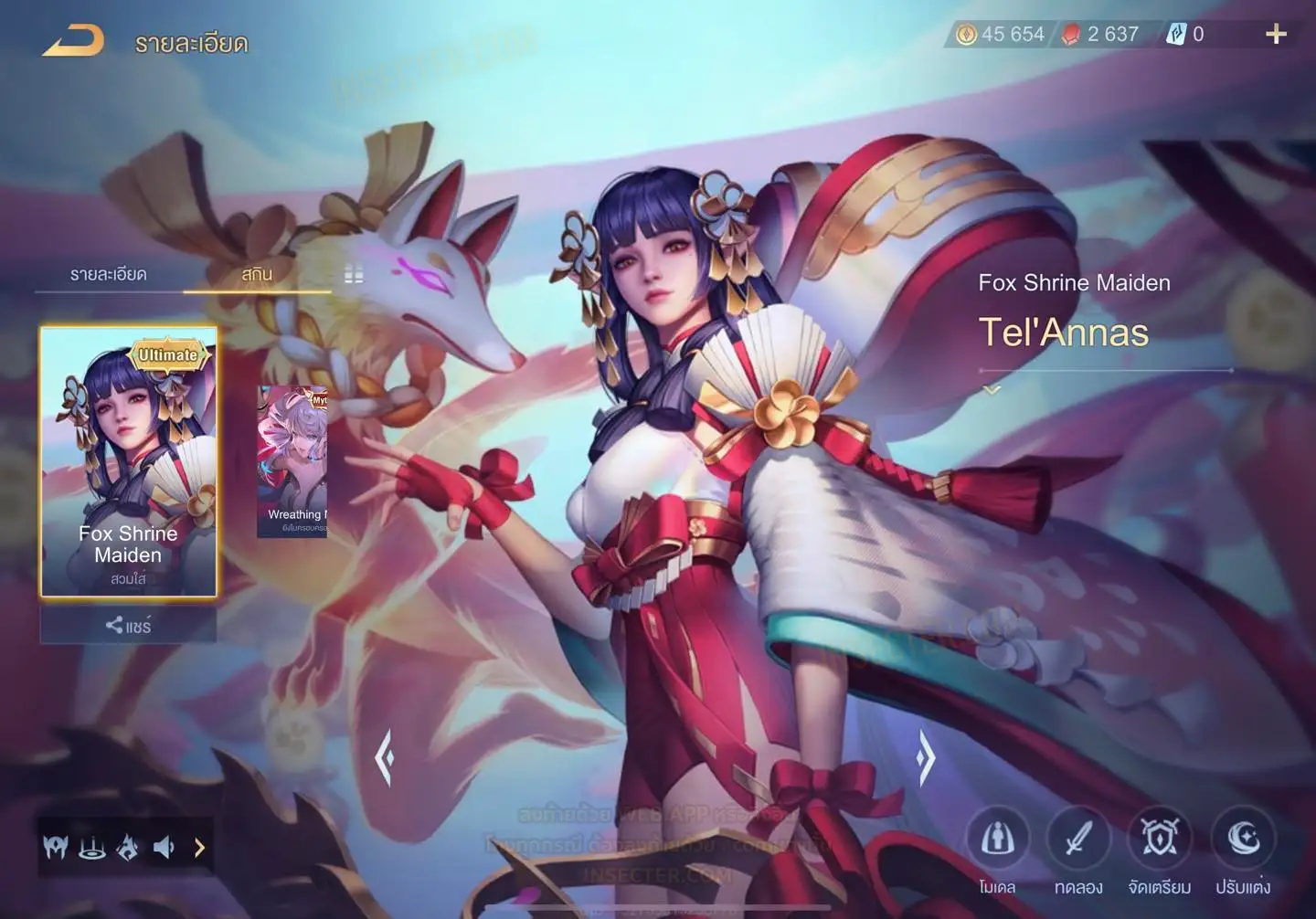Show the previous hero with the left arrow
The width and height of the screenshot is (1316, 919).
point(385,757)
